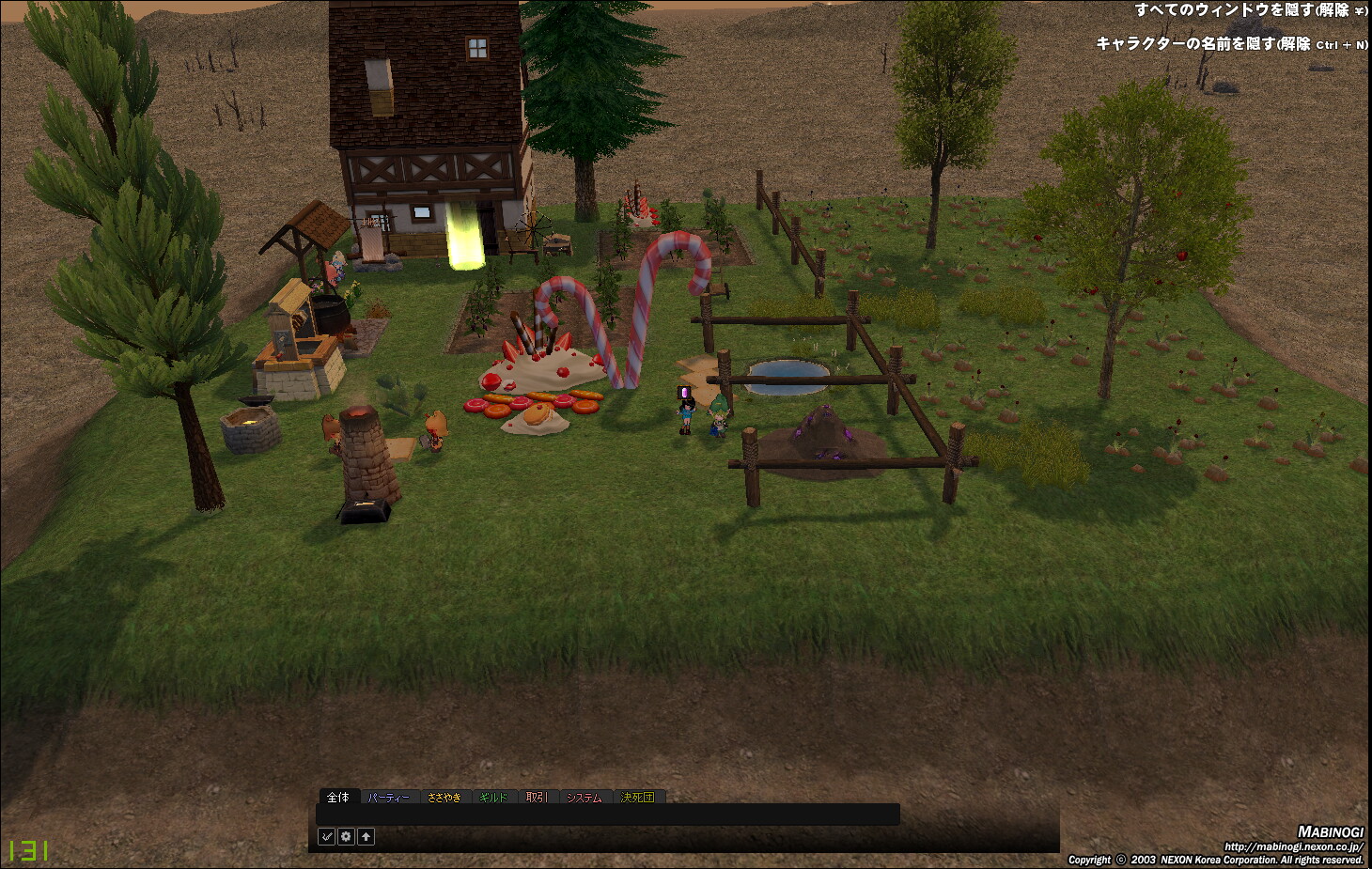Open the システム message tab
The height and width of the screenshot is (869, 1372).
click(x=584, y=797)
